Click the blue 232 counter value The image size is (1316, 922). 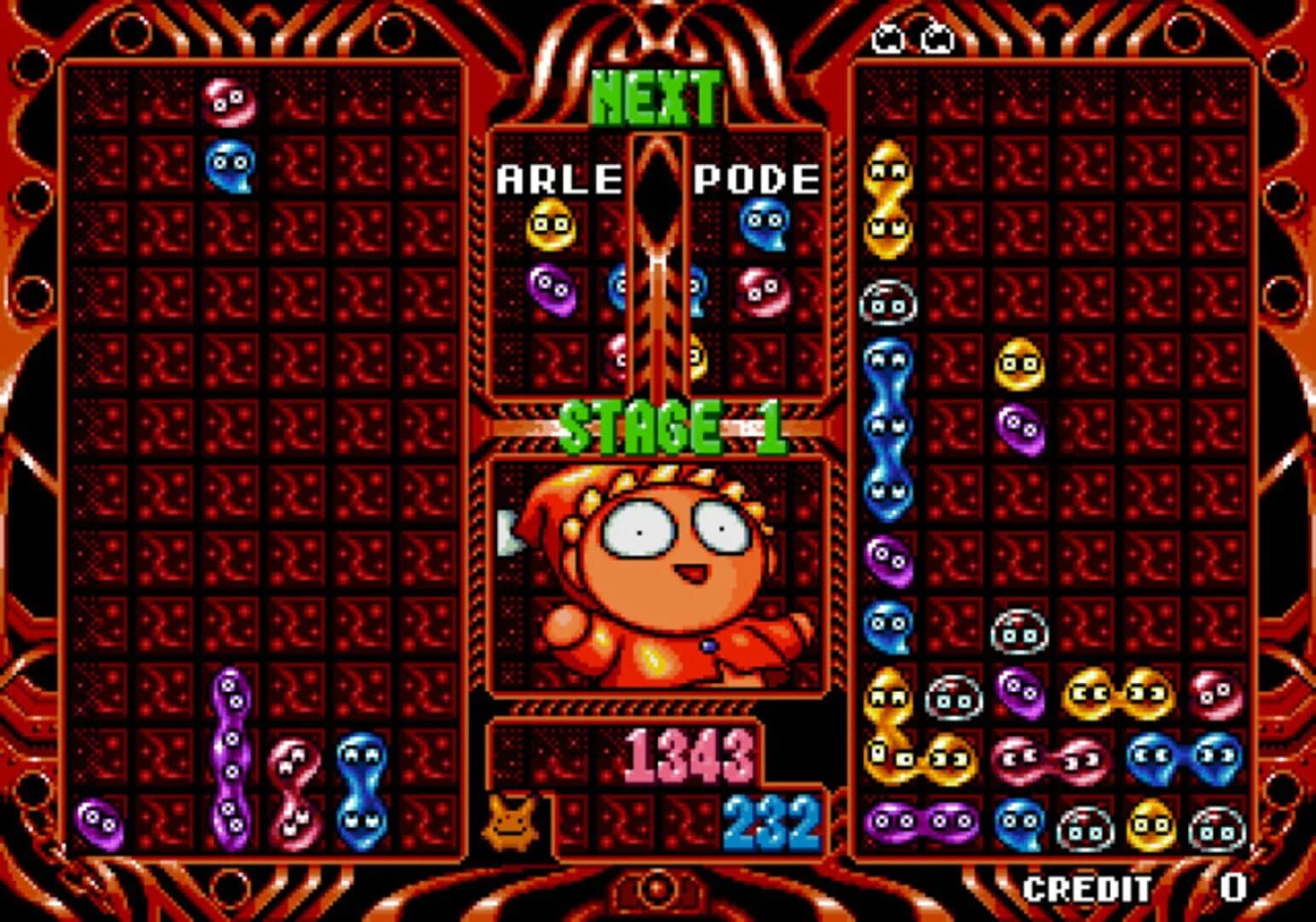(772, 822)
